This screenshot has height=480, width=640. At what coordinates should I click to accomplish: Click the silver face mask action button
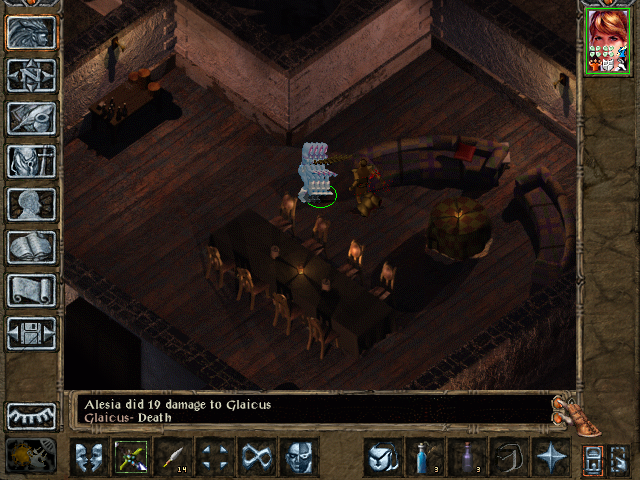pos(299,458)
